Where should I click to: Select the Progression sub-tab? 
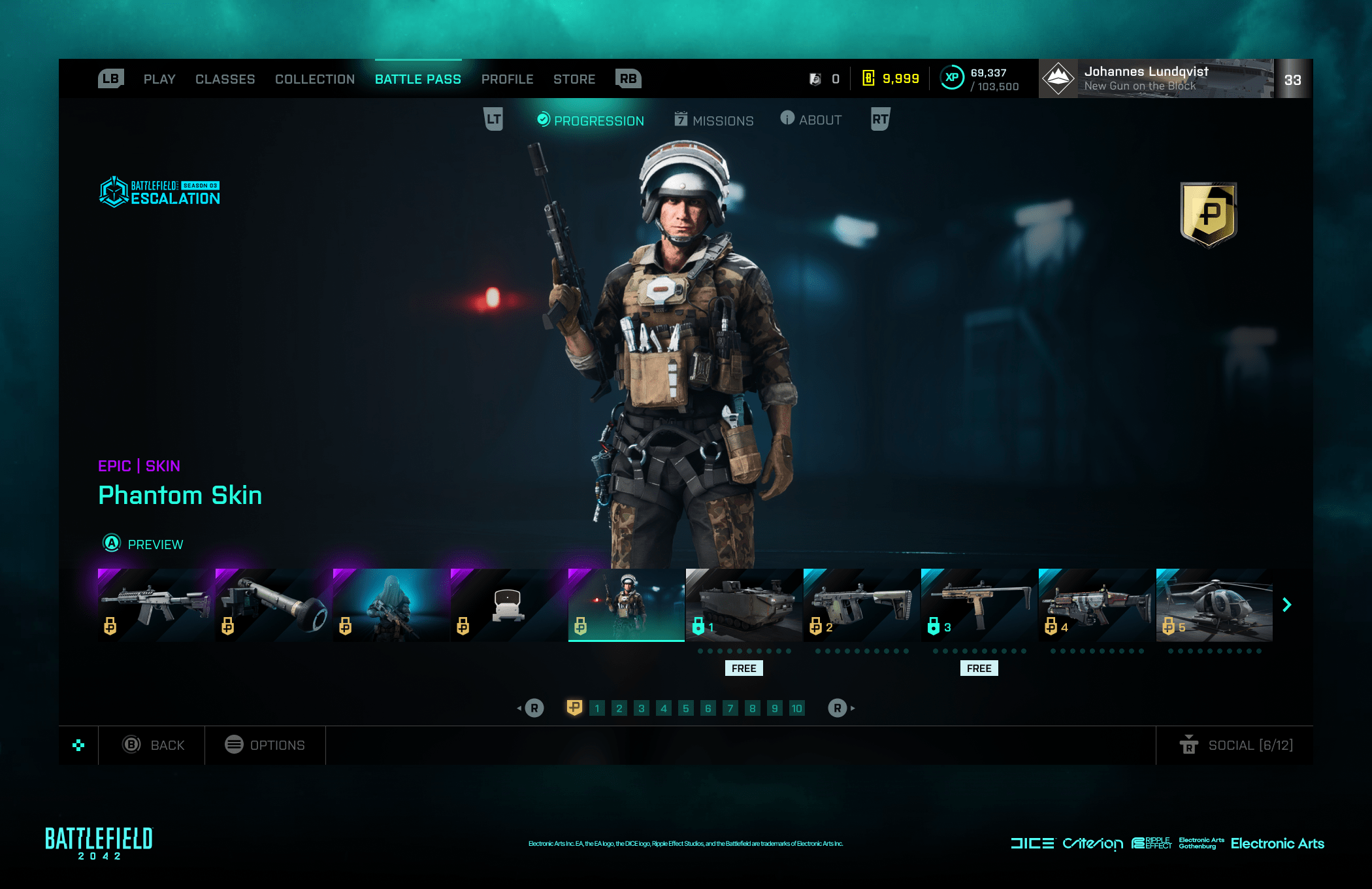coord(591,120)
